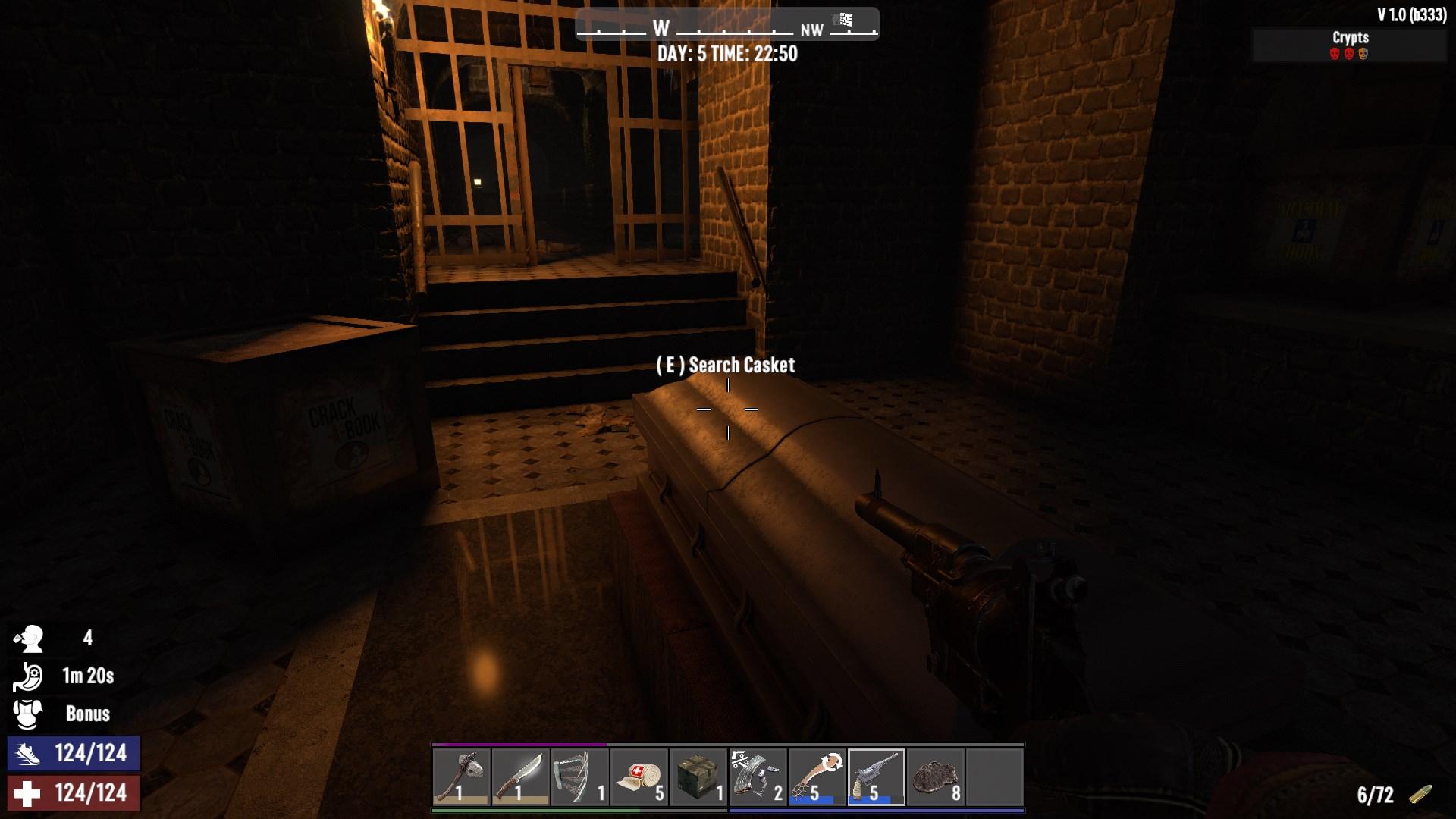Screen dimensions: 1456x819
Task: Click the stomach digestion buff icon
Action: click(x=29, y=676)
